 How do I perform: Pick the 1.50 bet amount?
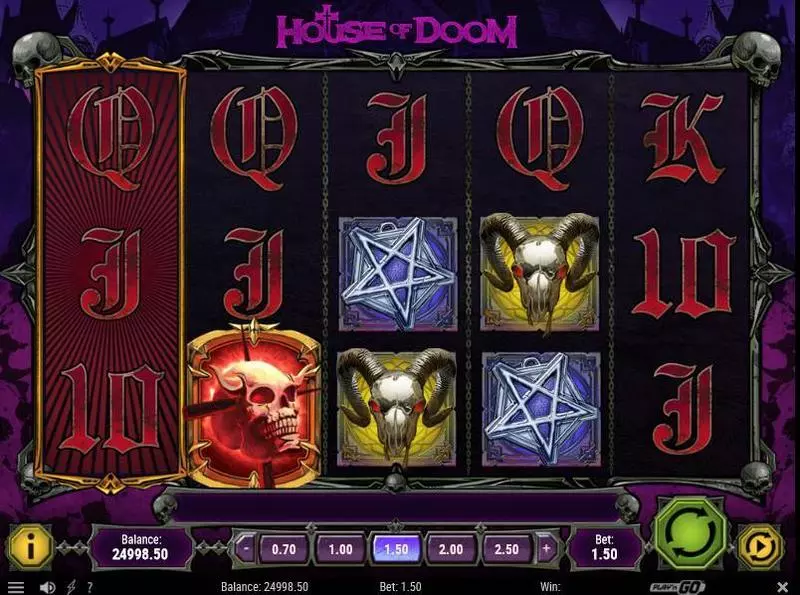[397, 548]
